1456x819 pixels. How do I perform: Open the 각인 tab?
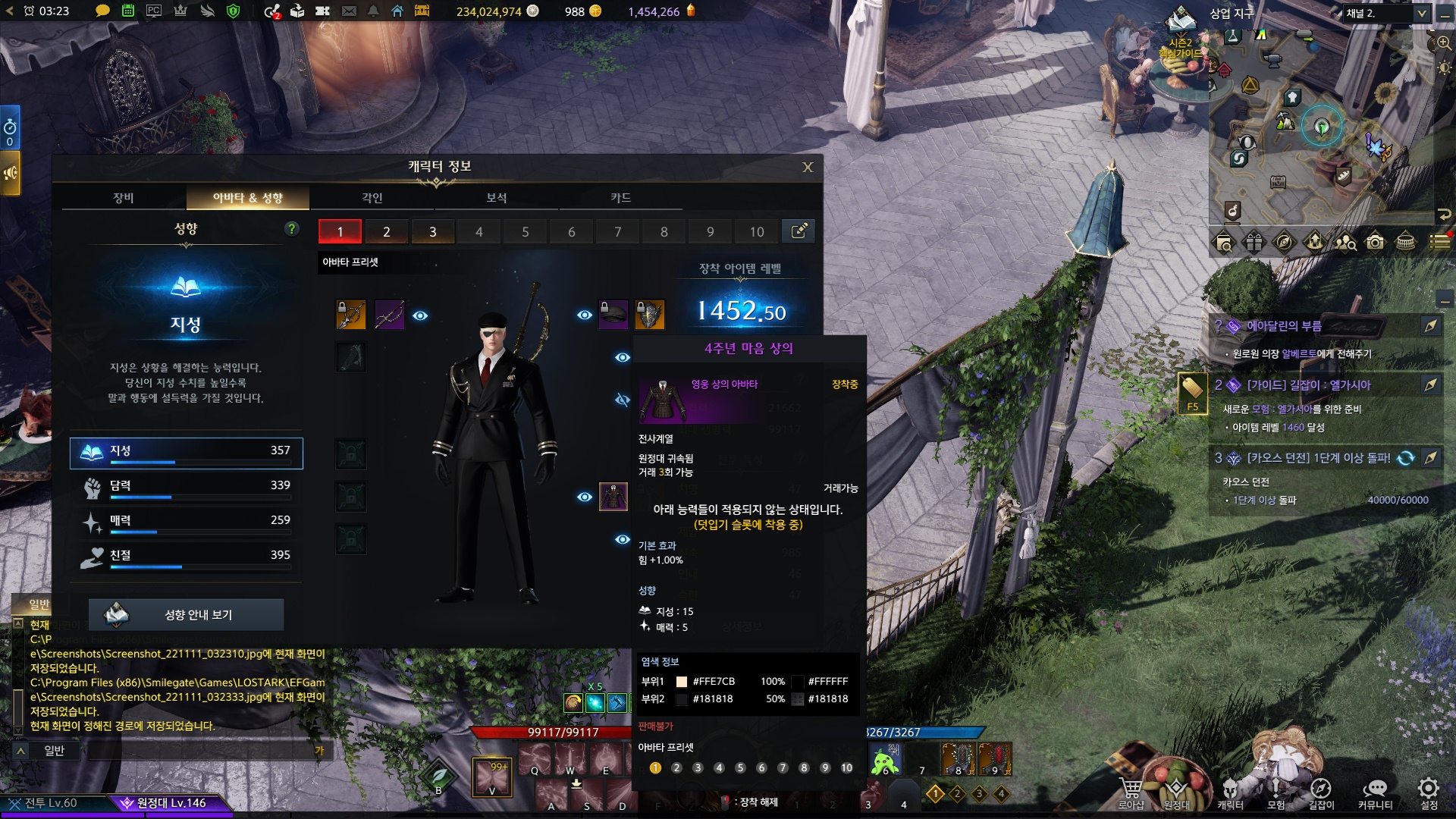coord(372,198)
